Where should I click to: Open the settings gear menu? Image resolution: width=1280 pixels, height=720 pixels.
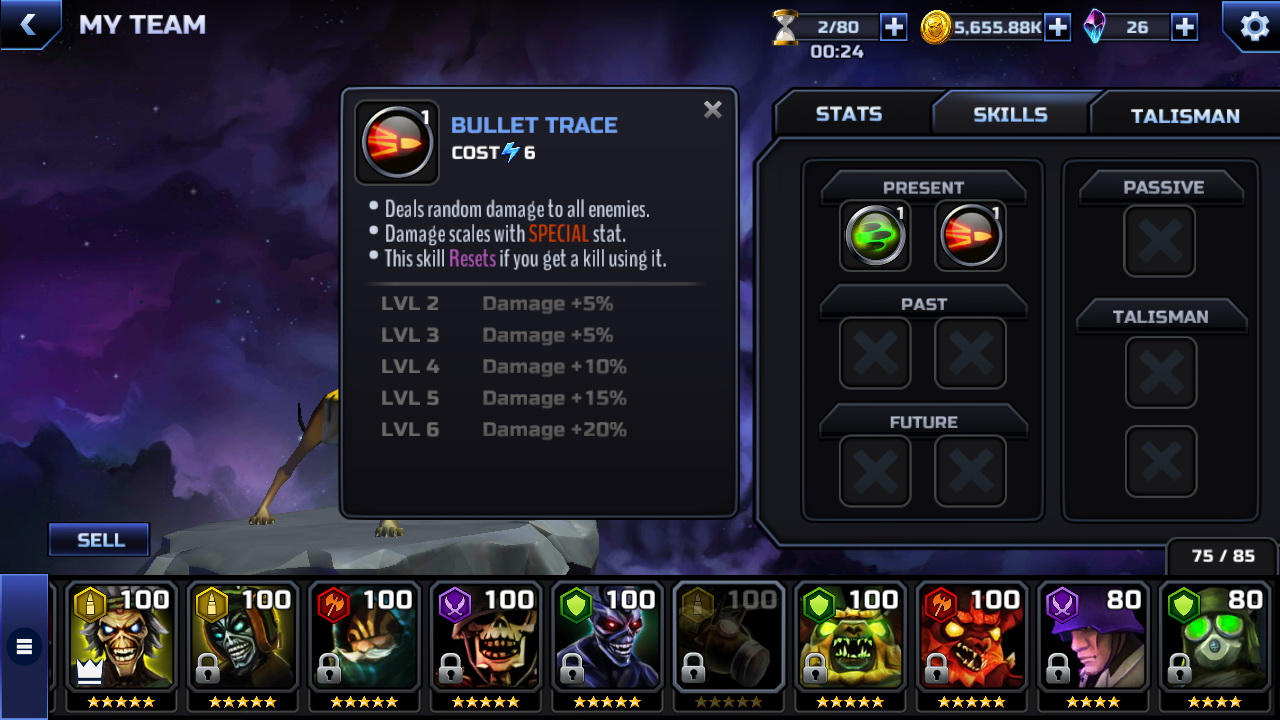point(1253,26)
